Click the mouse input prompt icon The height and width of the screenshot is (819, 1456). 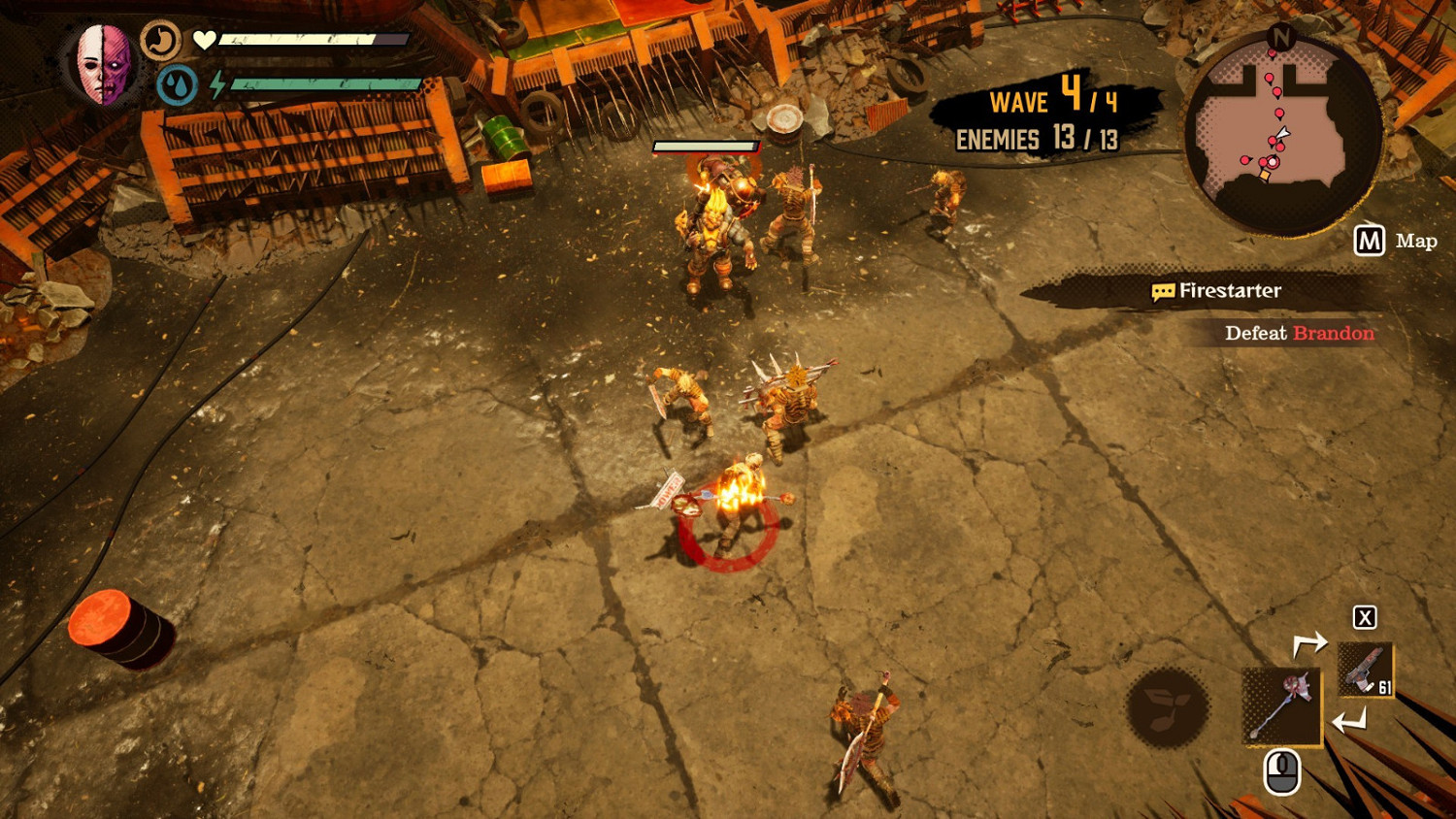pyautogui.click(x=1281, y=770)
